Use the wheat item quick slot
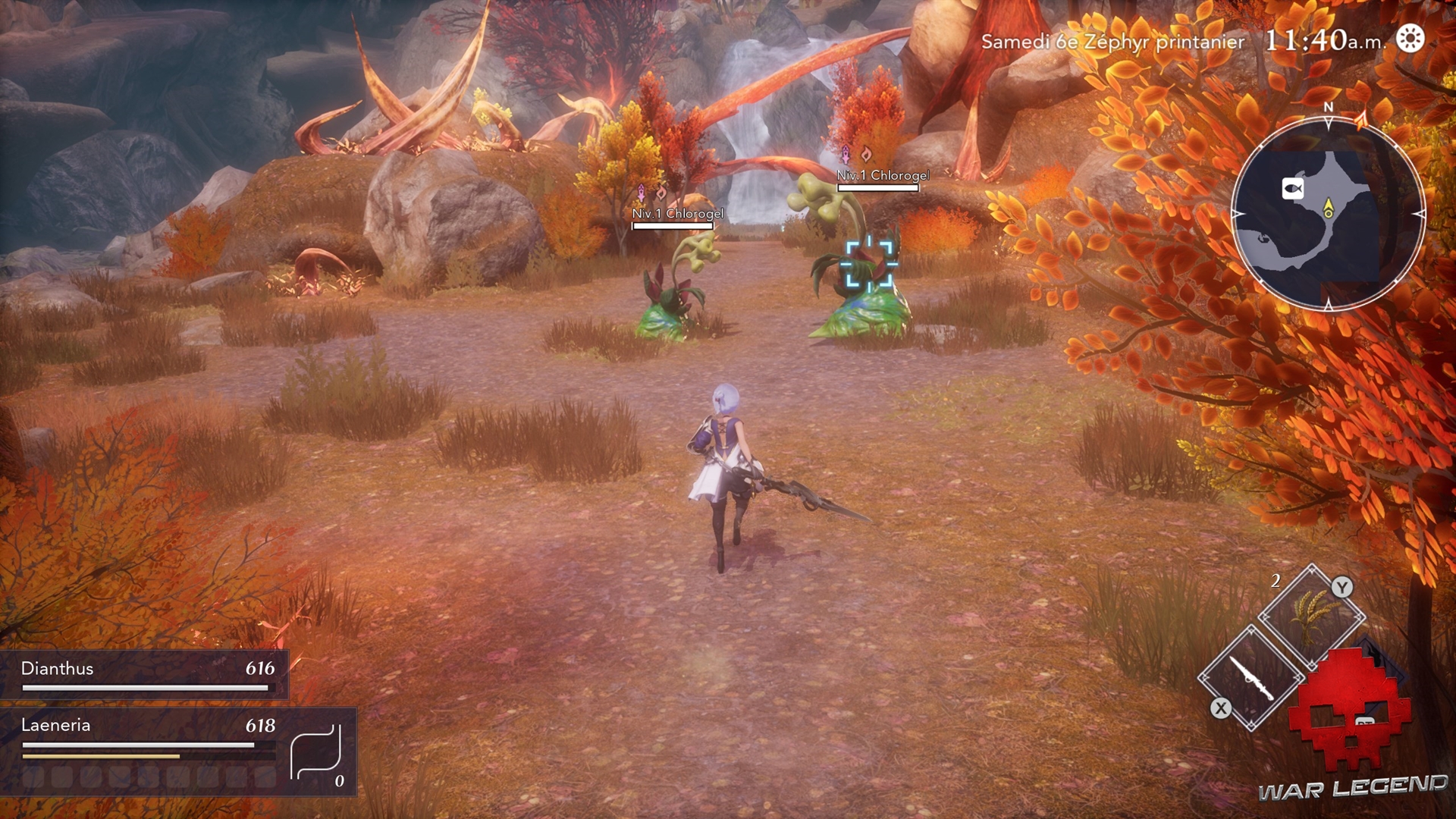 pyautogui.click(x=1313, y=616)
